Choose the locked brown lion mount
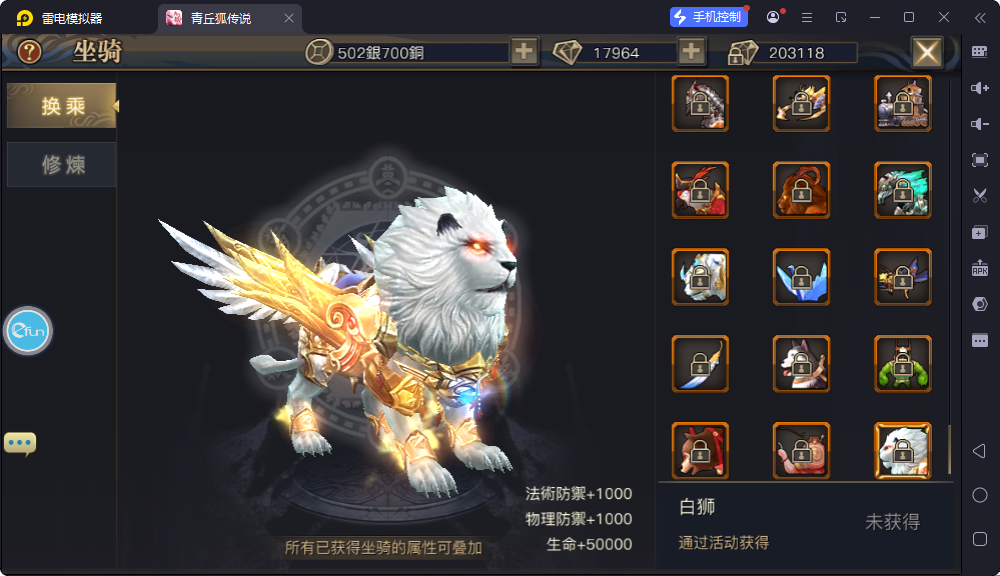The height and width of the screenshot is (576, 1000). click(x=801, y=190)
